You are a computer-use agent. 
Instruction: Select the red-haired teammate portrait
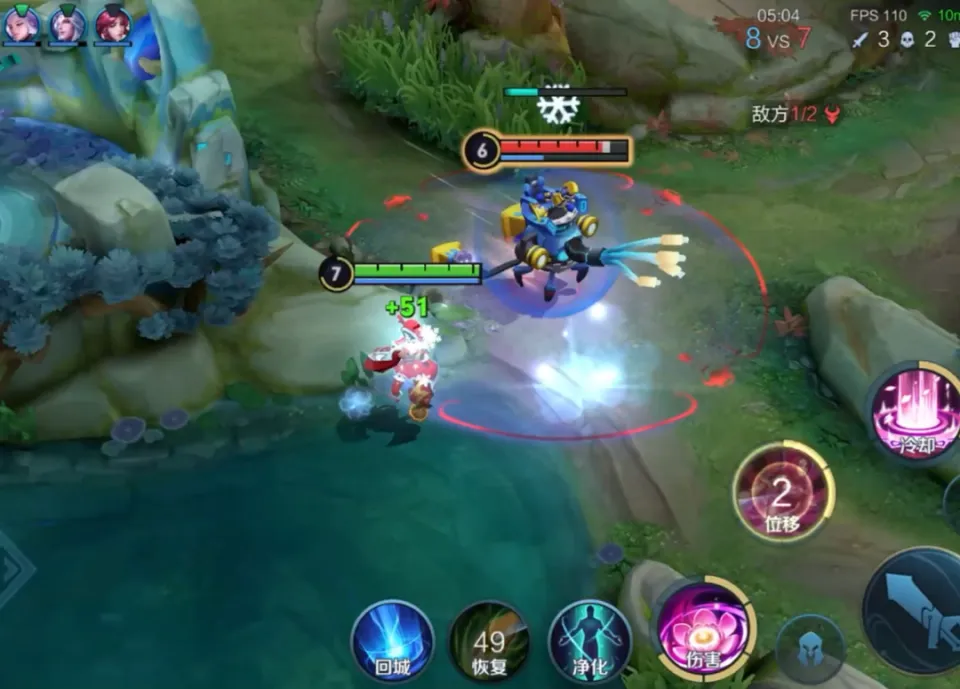pos(113,24)
